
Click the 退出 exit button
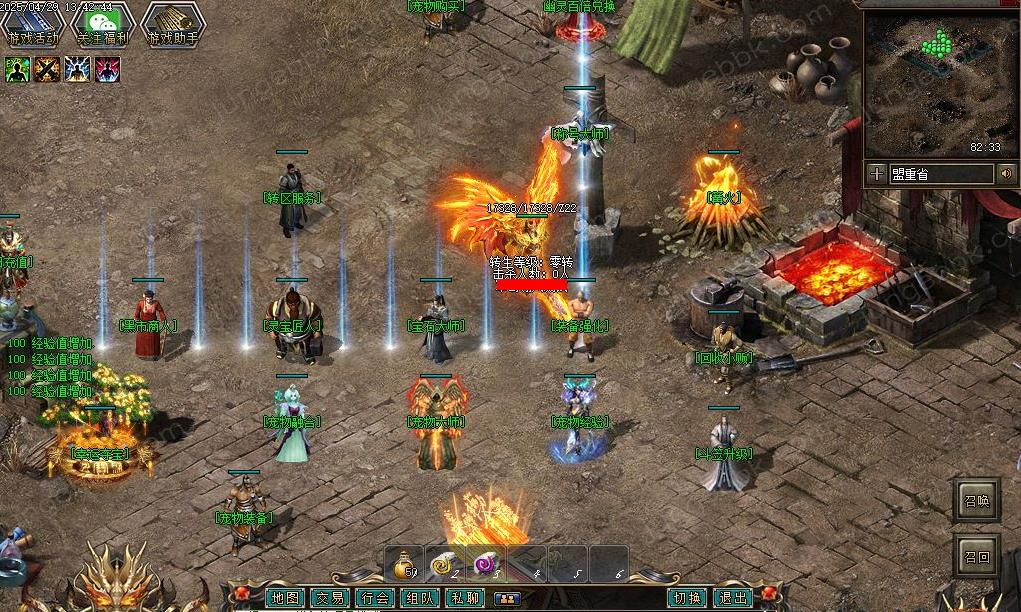click(733, 598)
